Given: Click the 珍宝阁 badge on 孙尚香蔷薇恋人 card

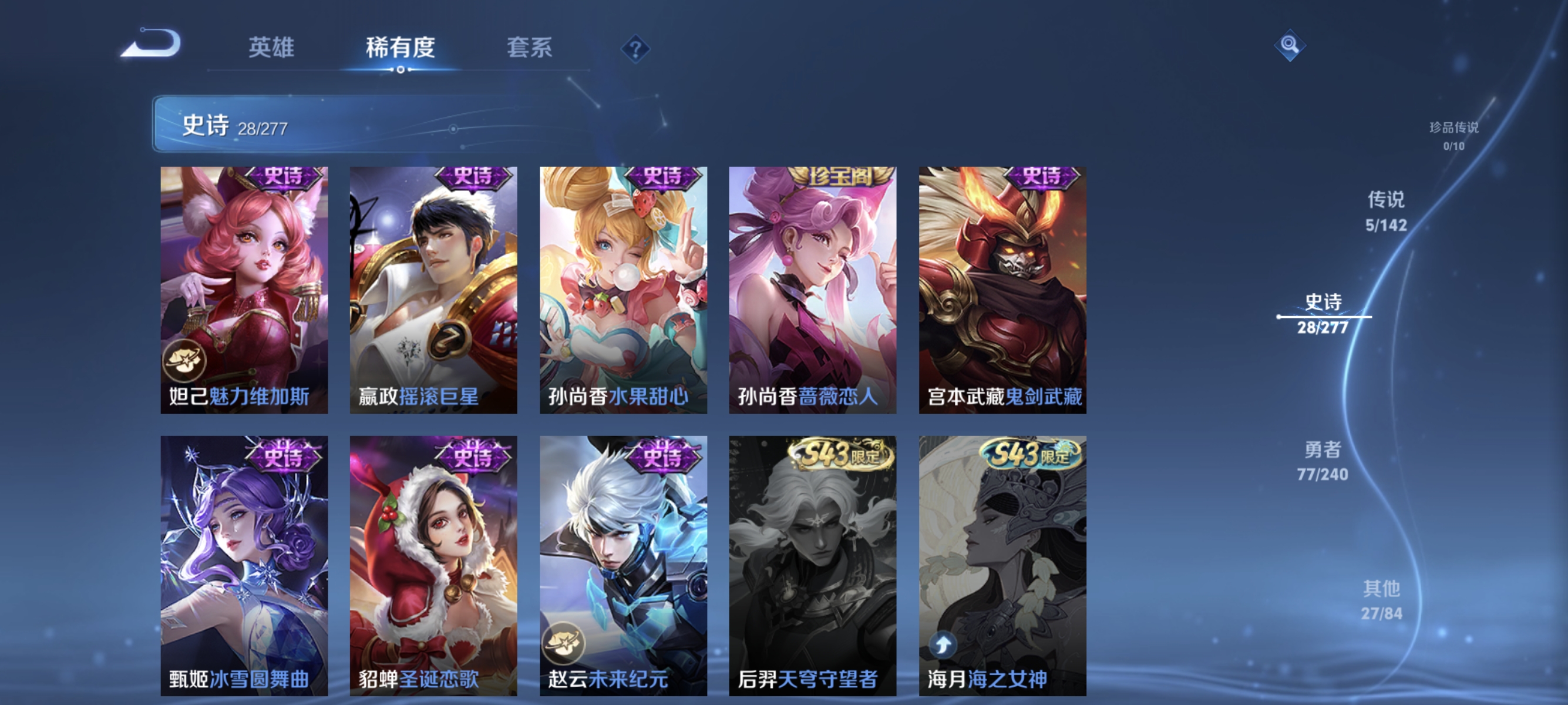Looking at the screenshot, I should click(x=835, y=176).
